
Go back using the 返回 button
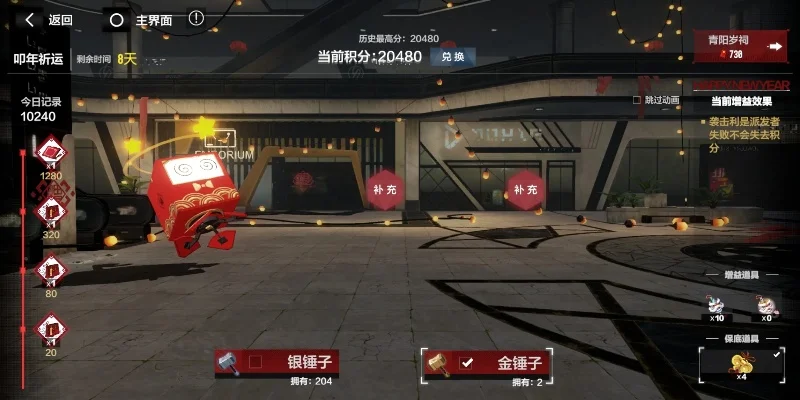49,19
